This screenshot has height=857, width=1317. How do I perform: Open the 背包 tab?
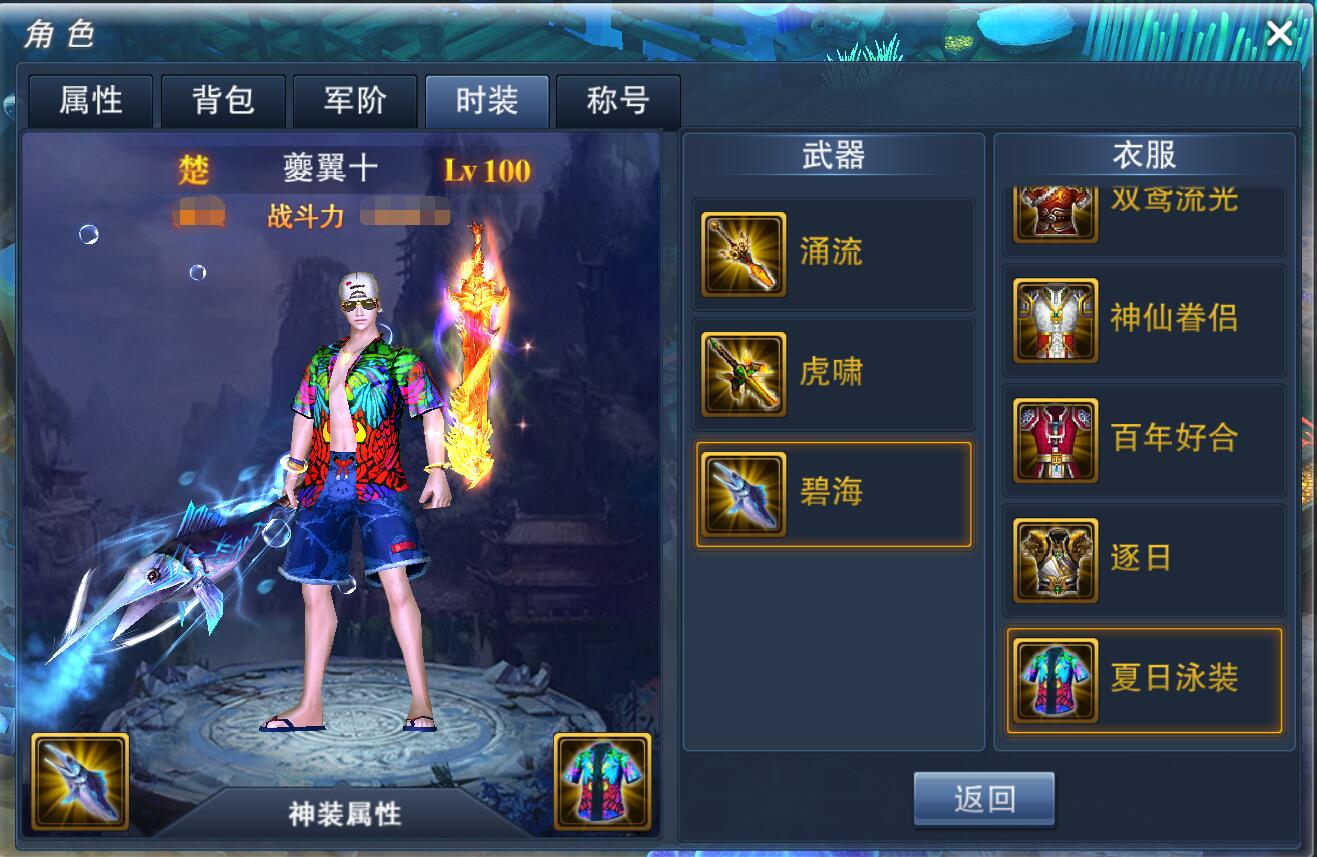click(223, 101)
